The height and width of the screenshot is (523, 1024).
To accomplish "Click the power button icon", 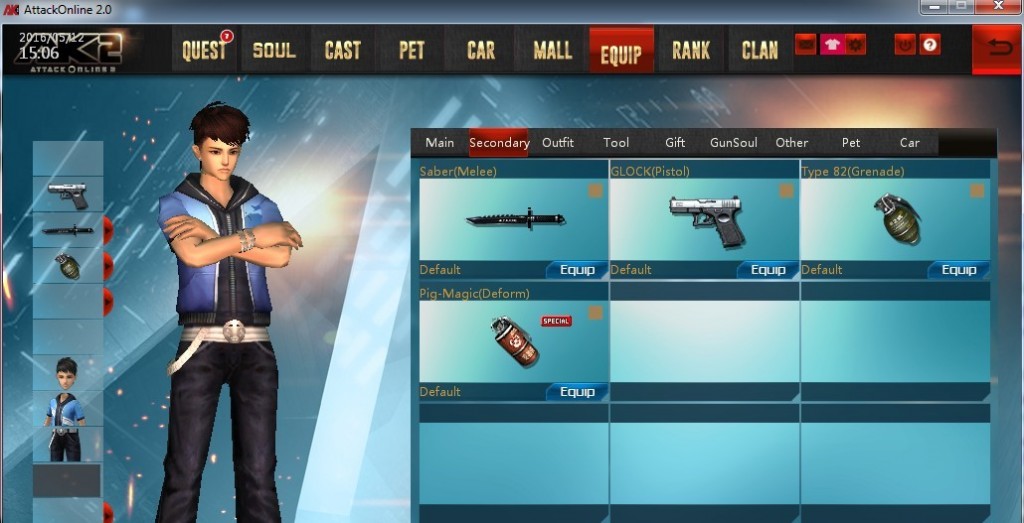I will click(905, 45).
